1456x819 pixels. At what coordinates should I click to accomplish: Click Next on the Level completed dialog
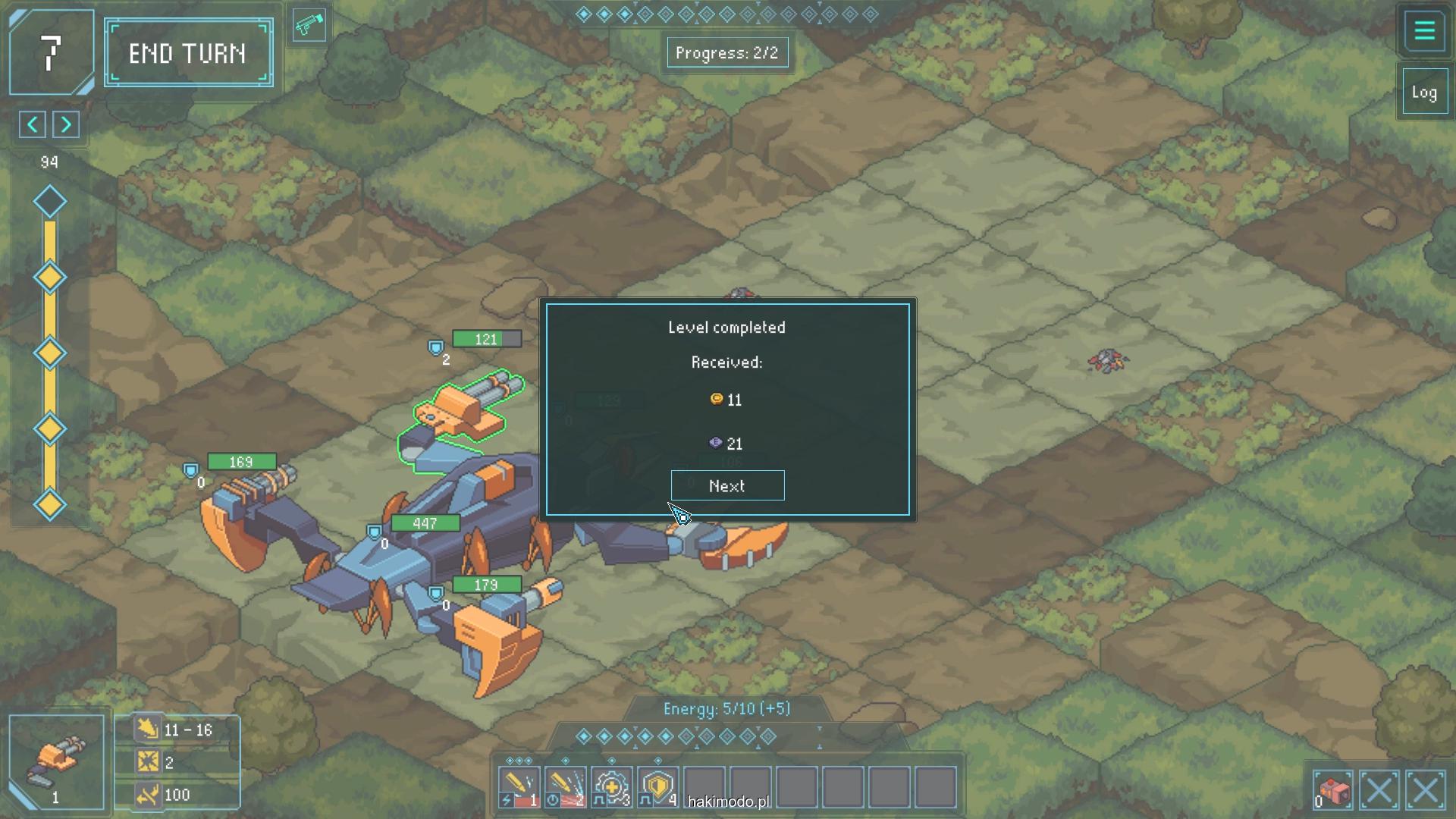click(727, 486)
